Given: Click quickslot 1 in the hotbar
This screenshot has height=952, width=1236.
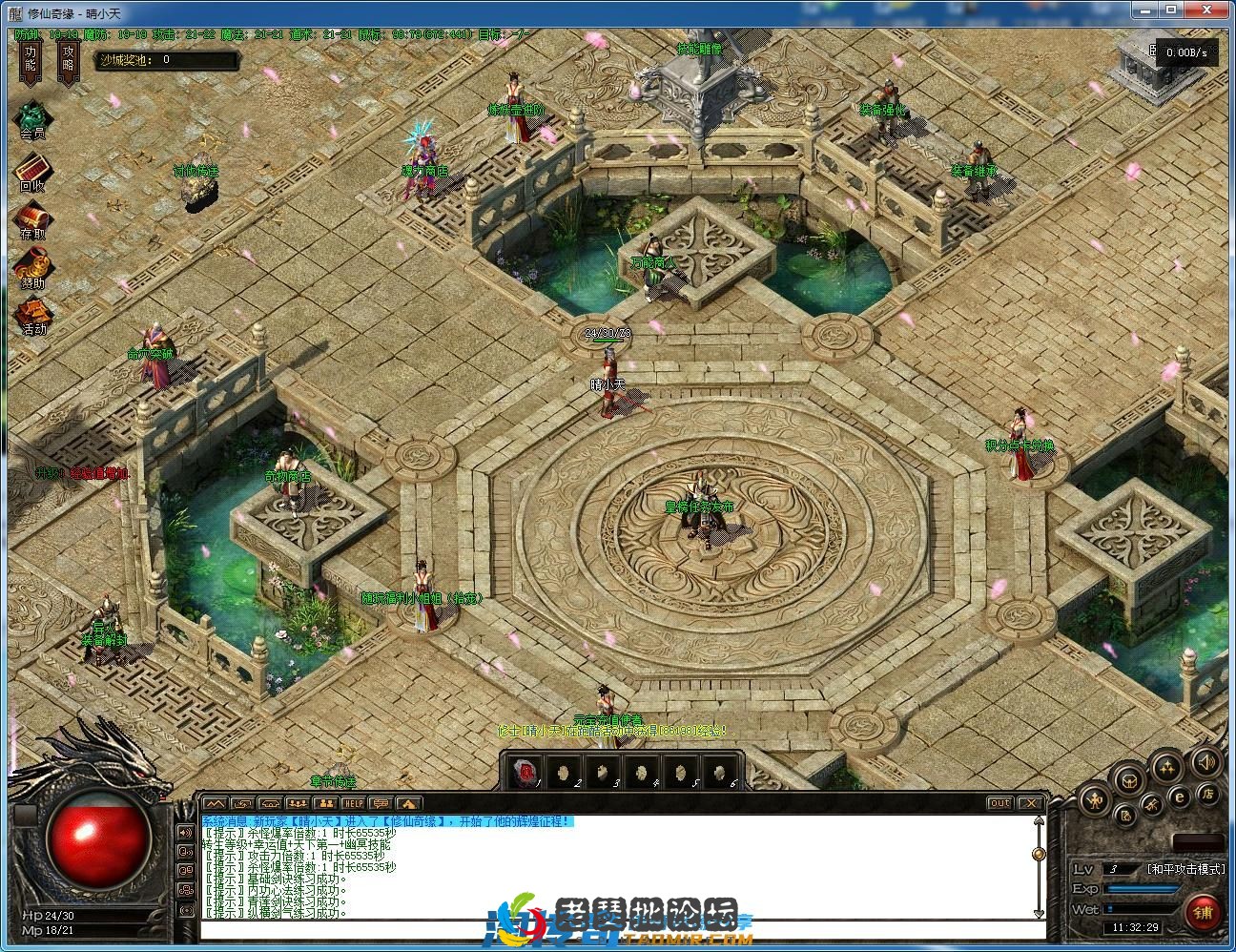Looking at the screenshot, I should pyautogui.click(x=525, y=771).
